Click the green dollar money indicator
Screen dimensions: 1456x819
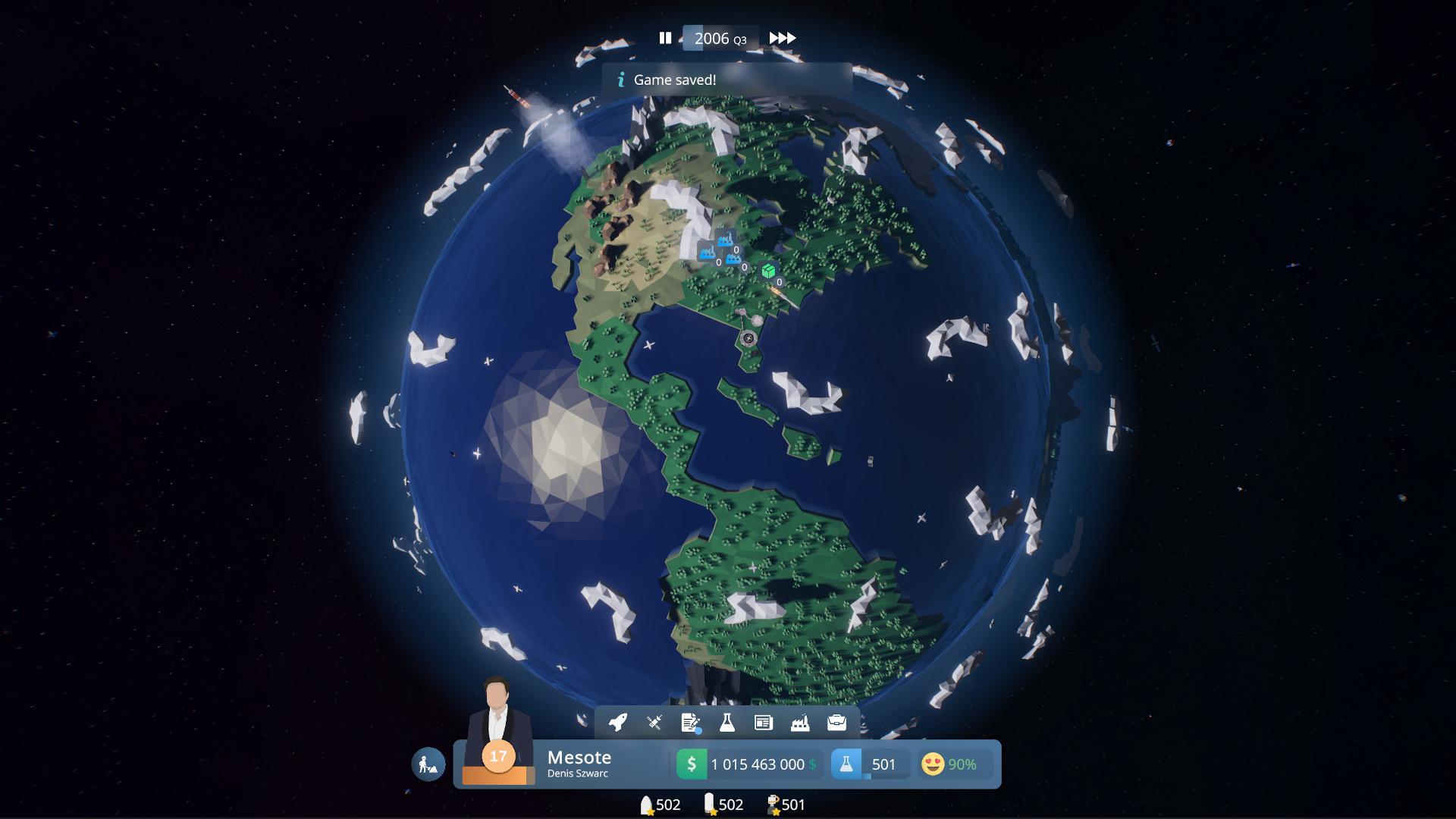click(691, 764)
